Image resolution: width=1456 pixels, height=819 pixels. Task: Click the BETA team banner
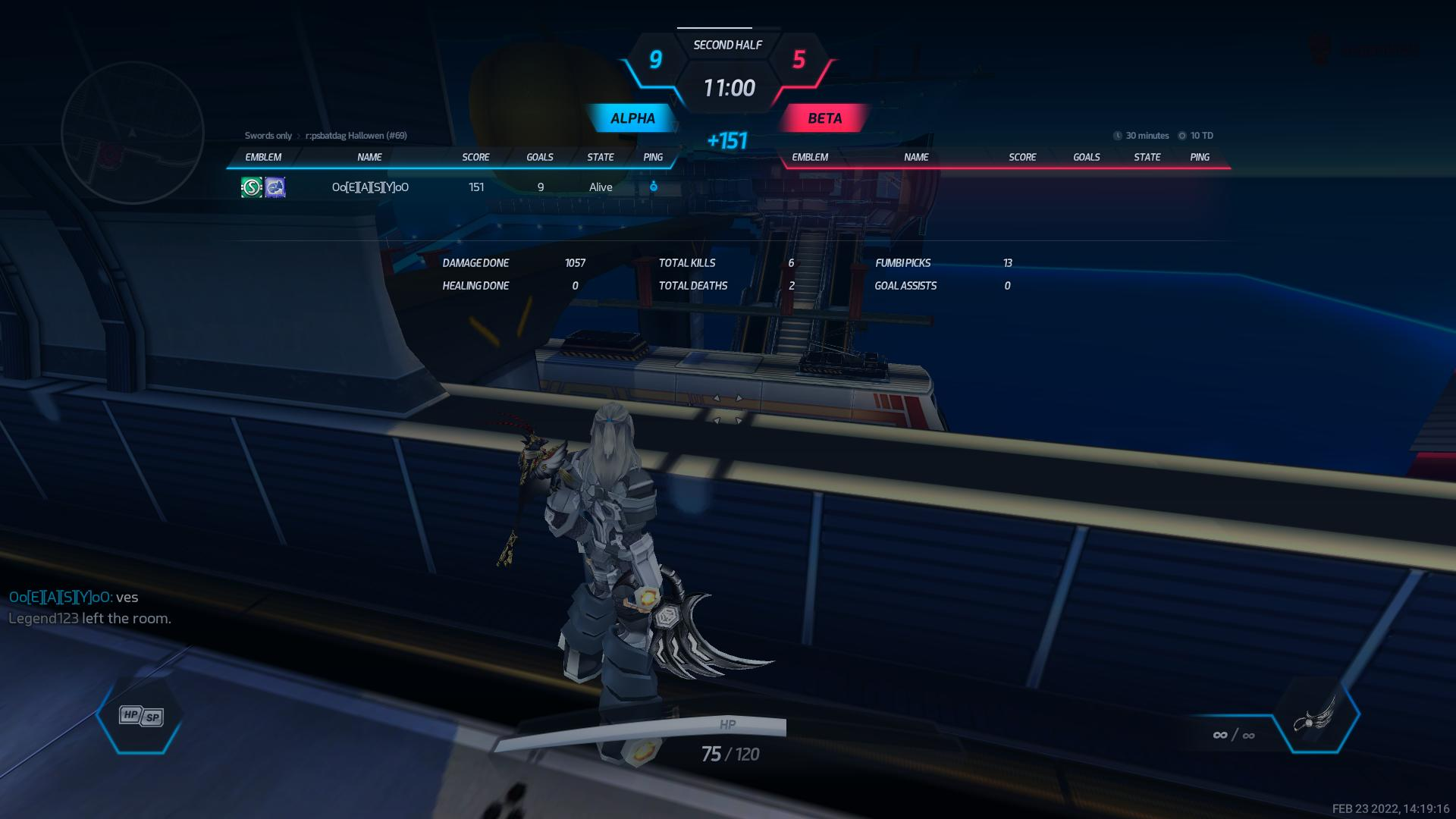point(824,118)
